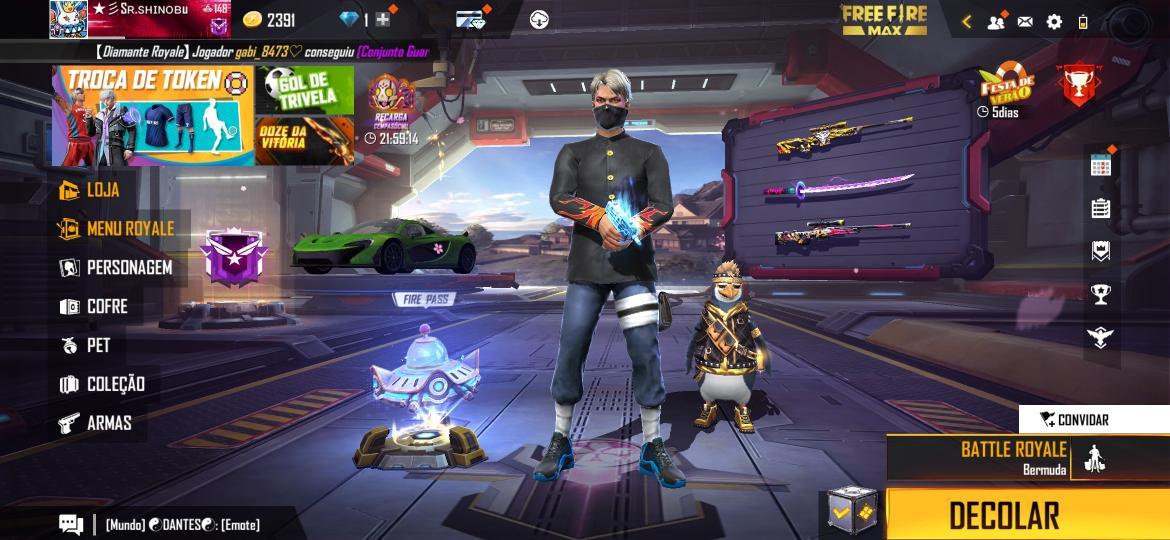This screenshot has width=1170, height=540.
Task: Open the mail envelope inbox
Action: 1025,21
